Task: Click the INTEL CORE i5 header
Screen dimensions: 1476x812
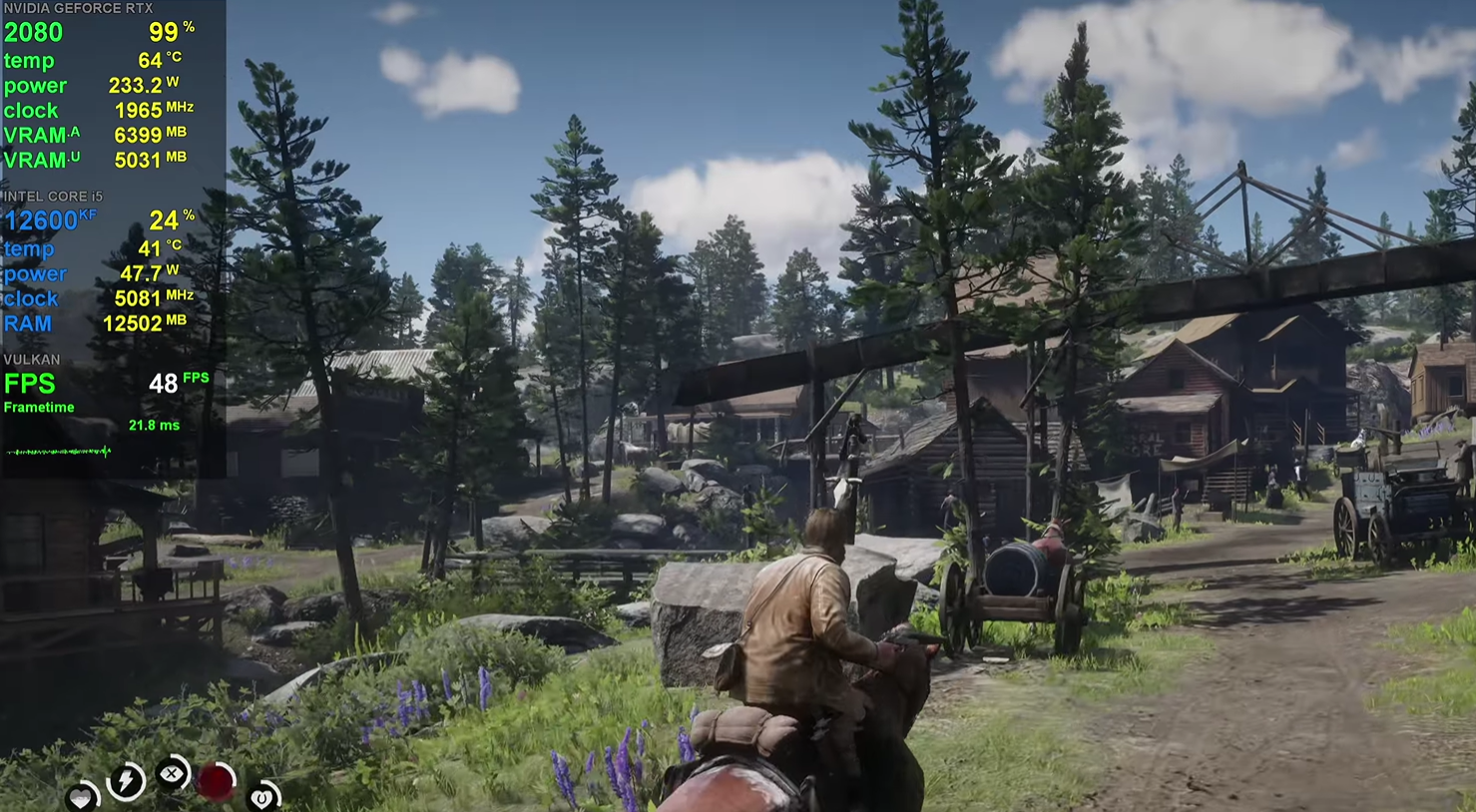Action: click(52, 197)
